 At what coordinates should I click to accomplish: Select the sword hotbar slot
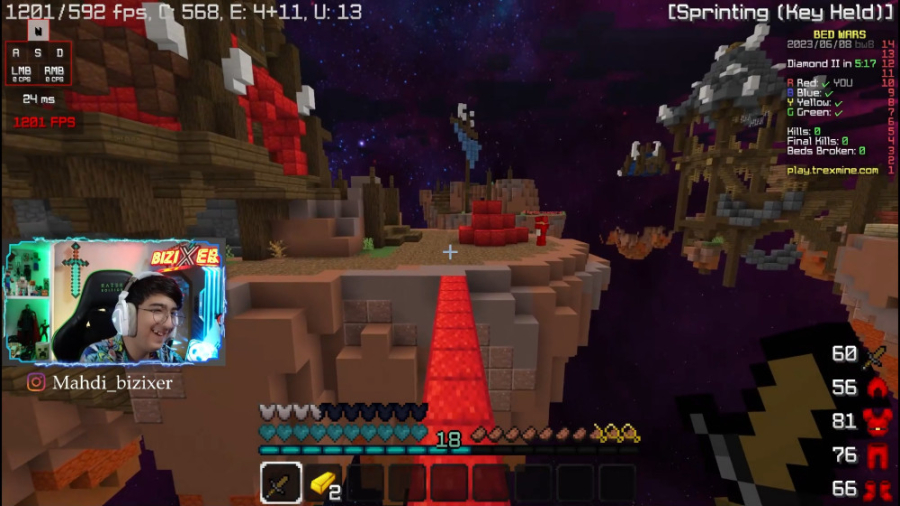coord(281,483)
